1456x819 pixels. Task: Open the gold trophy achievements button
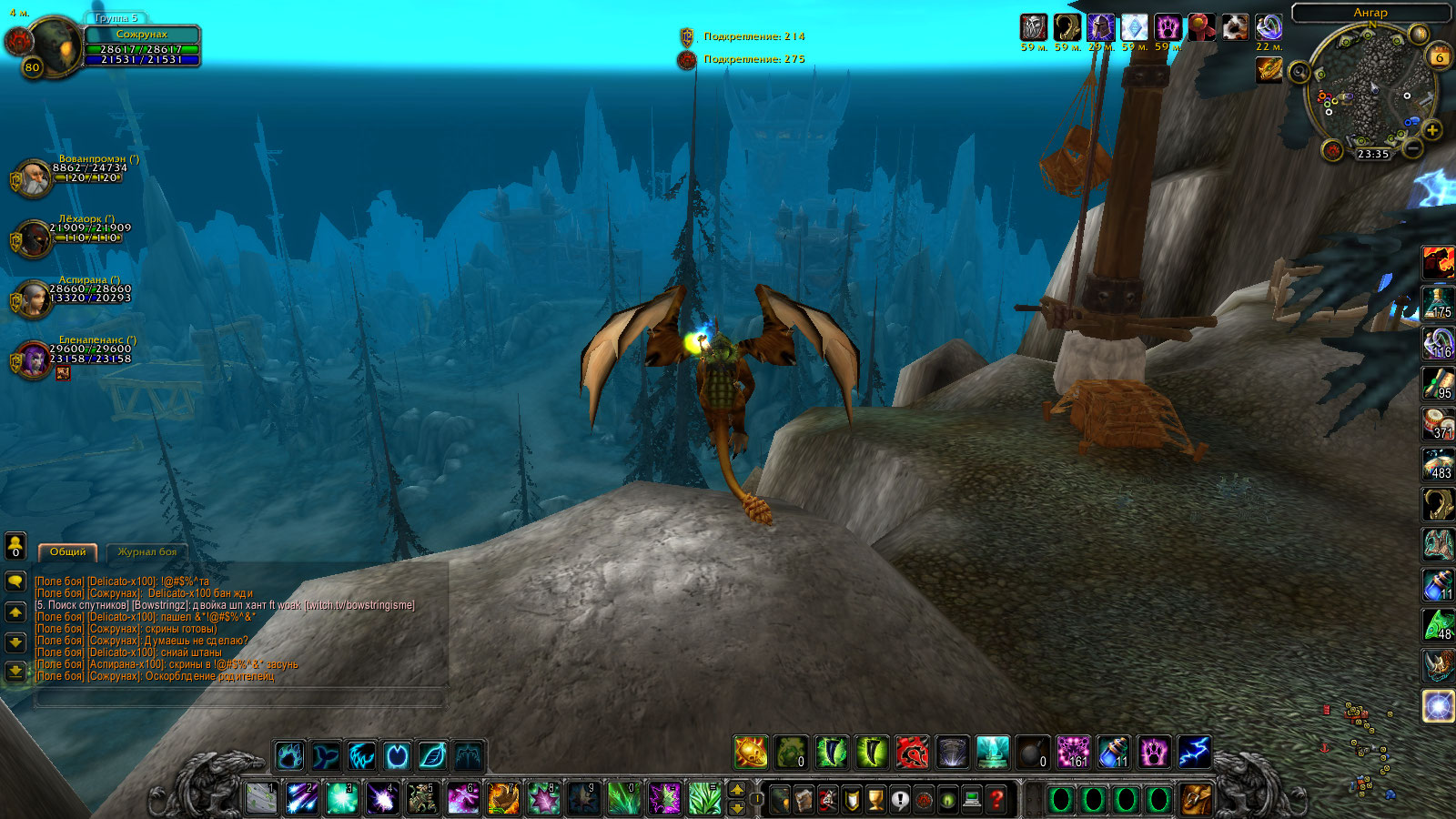click(875, 800)
